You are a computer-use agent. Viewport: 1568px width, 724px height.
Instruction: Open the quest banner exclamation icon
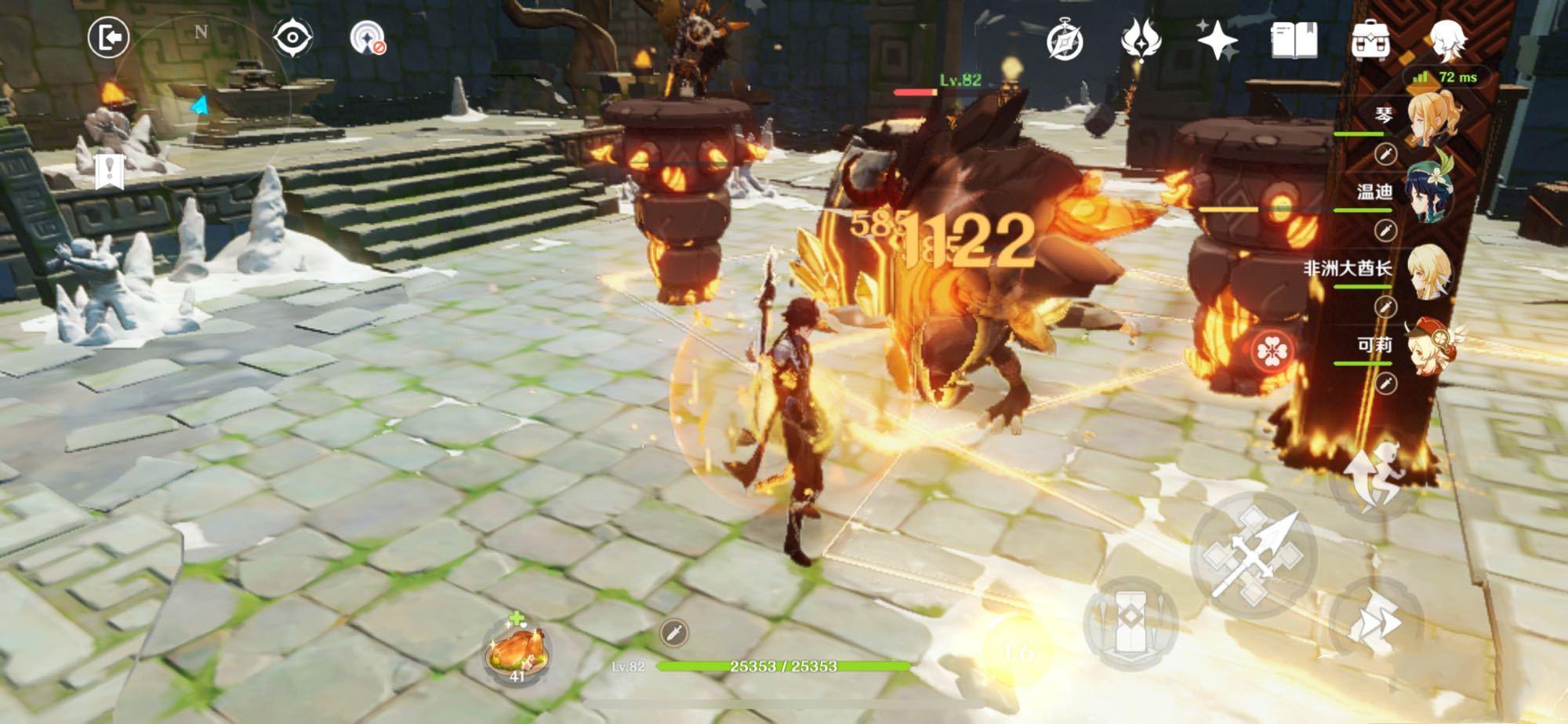110,171
